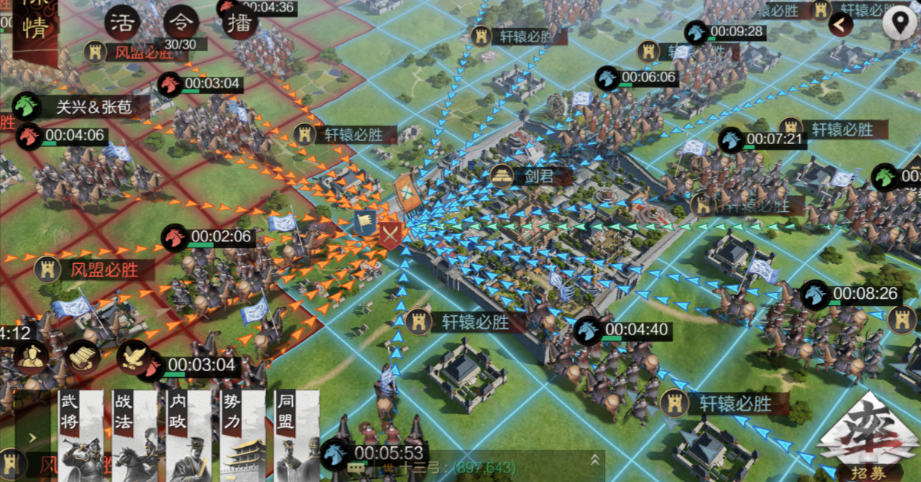Expand the chat bar with double arrows

[595, 460]
